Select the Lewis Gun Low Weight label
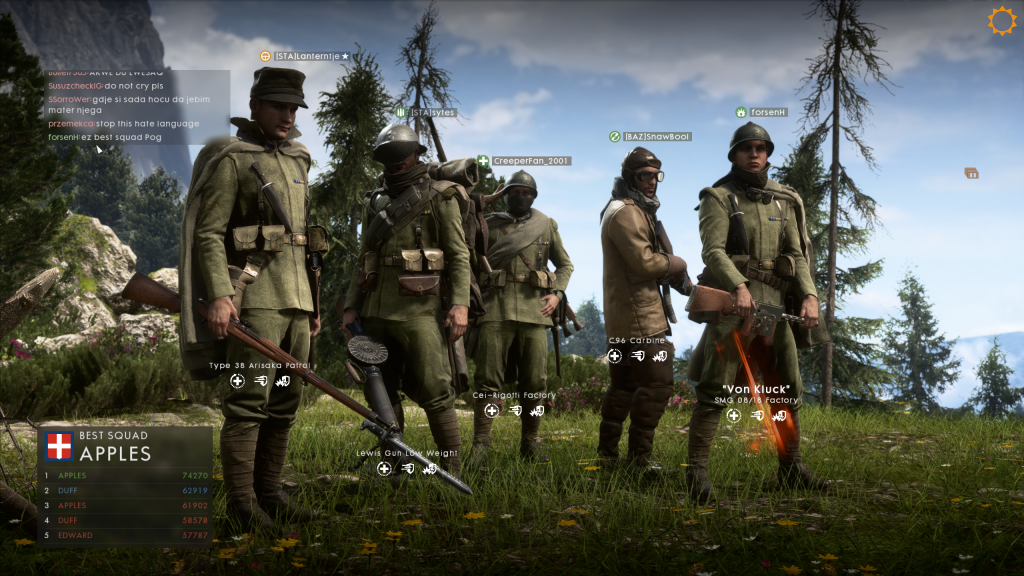The height and width of the screenshot is (576, 1024). (x=407, y=453)
